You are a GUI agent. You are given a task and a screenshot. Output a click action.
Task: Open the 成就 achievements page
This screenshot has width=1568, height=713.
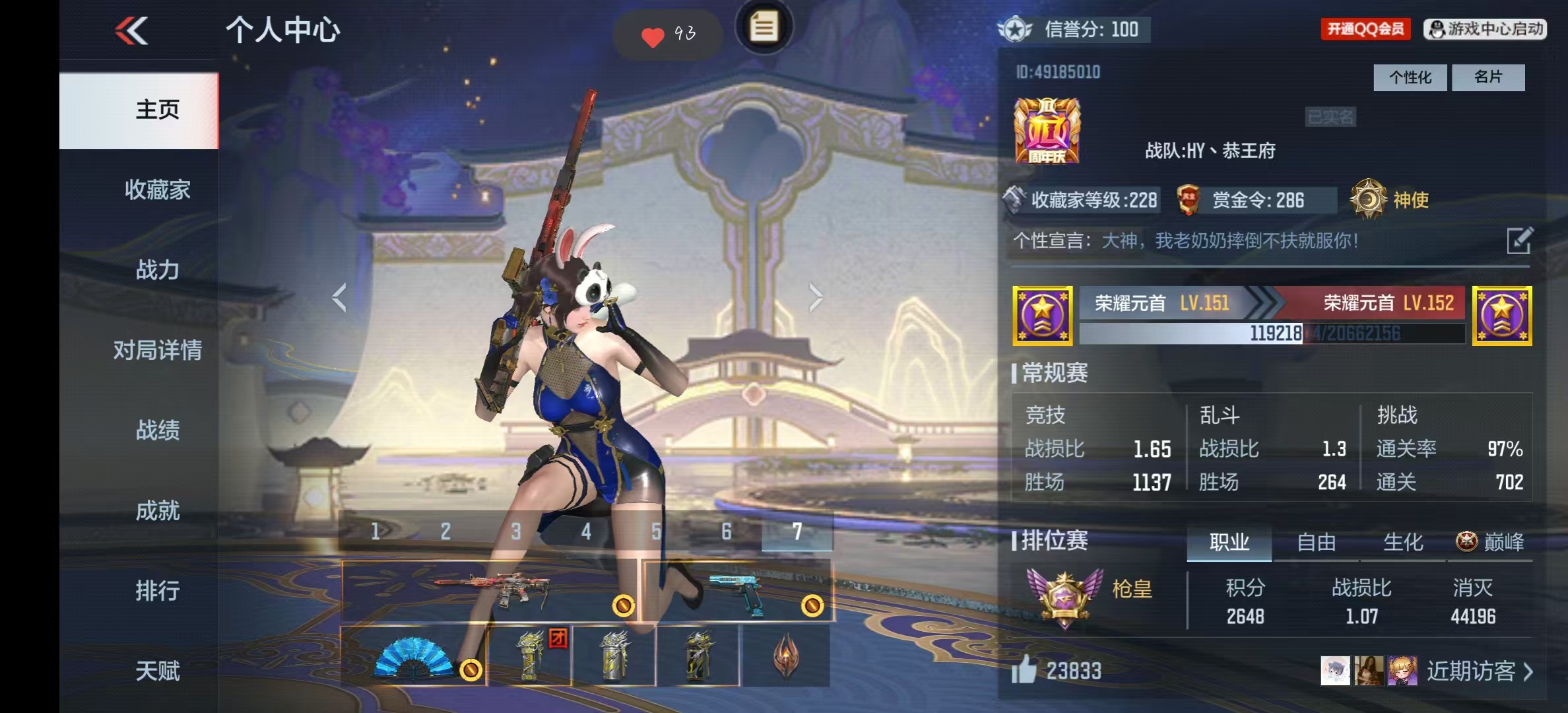(x=157, y=510)
